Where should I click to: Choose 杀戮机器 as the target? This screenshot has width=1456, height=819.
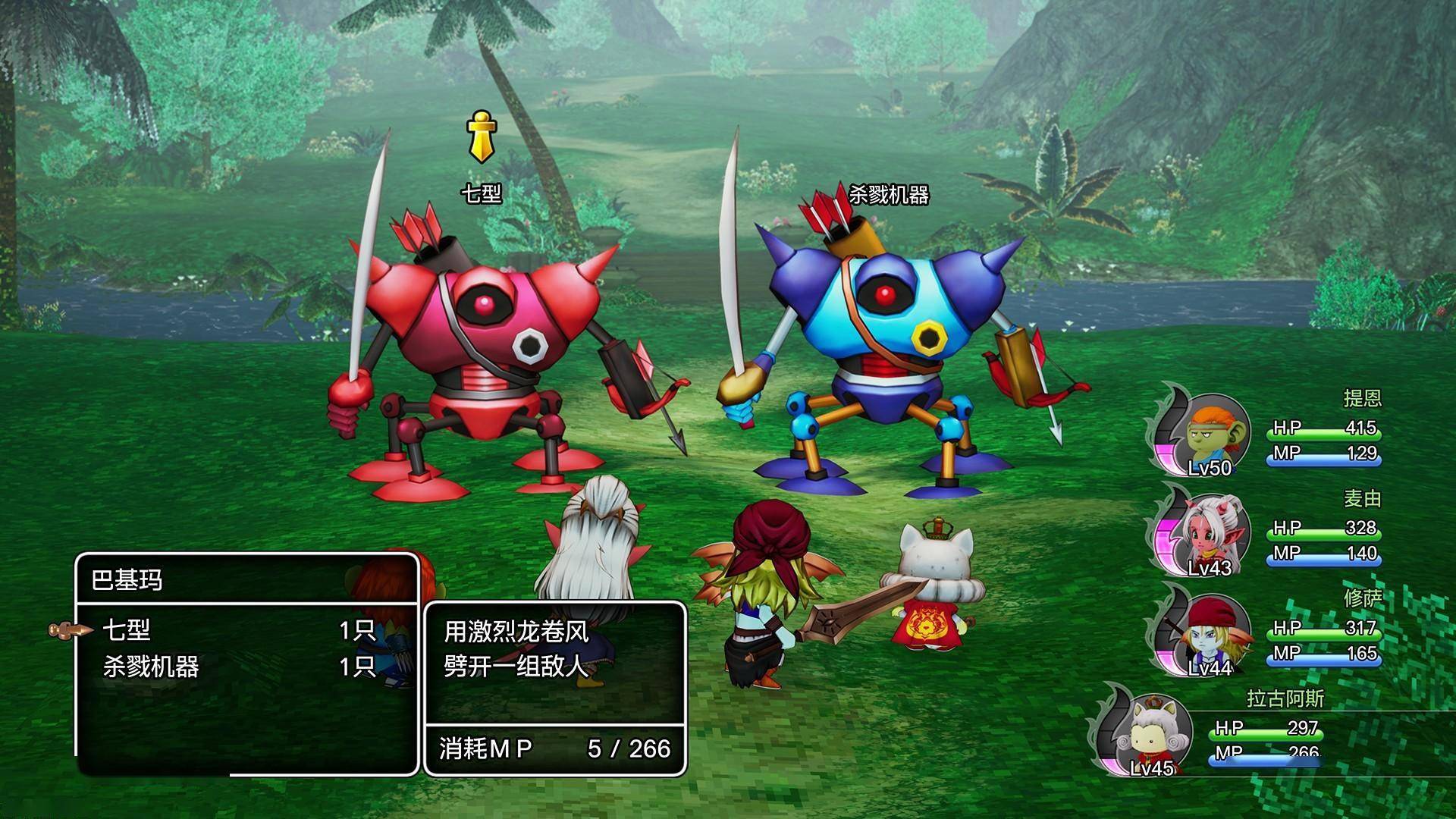point(151,667)
